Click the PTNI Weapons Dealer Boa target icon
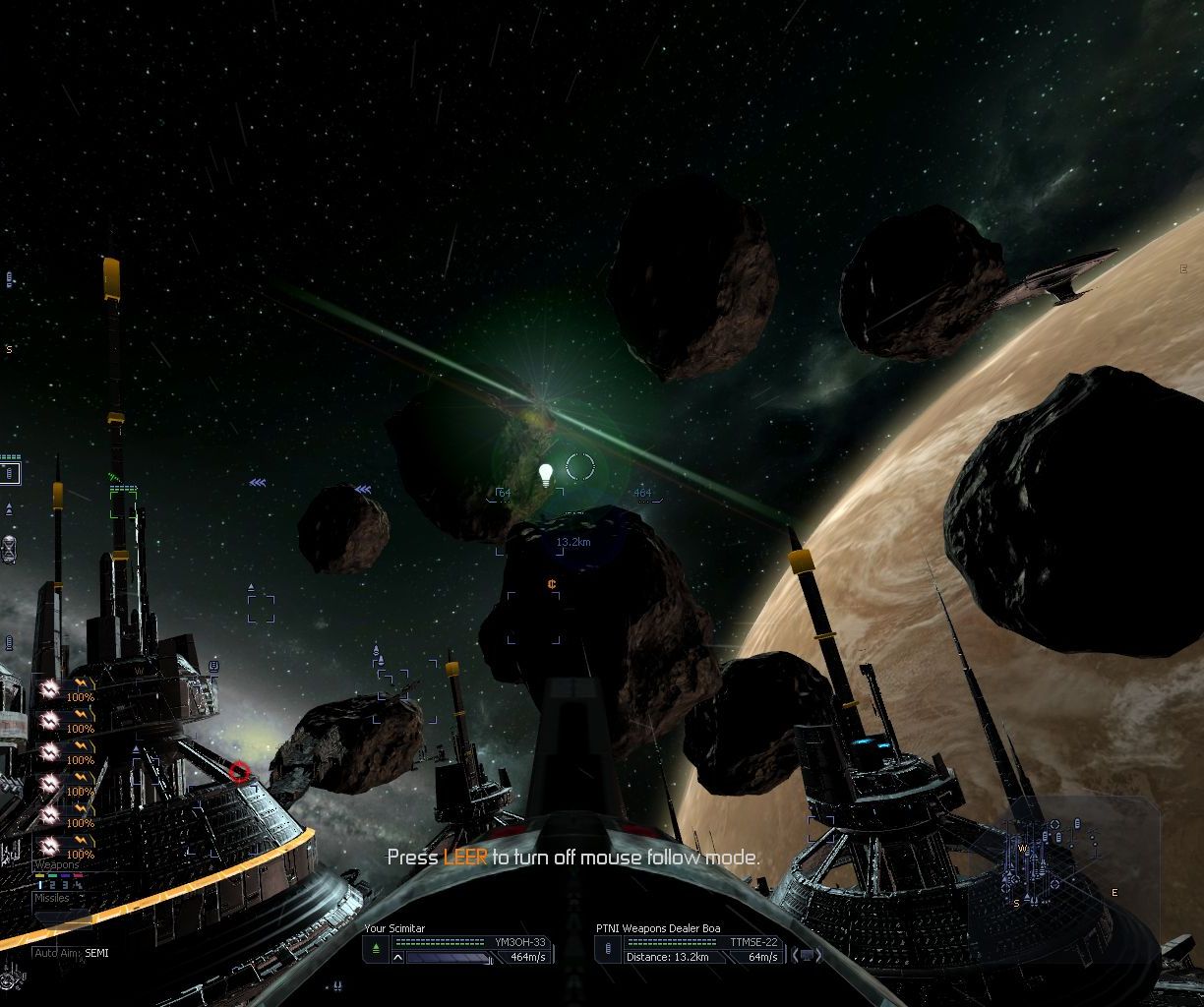Viewport: 1204px width, 1007px height. click(x=608, y=949)
